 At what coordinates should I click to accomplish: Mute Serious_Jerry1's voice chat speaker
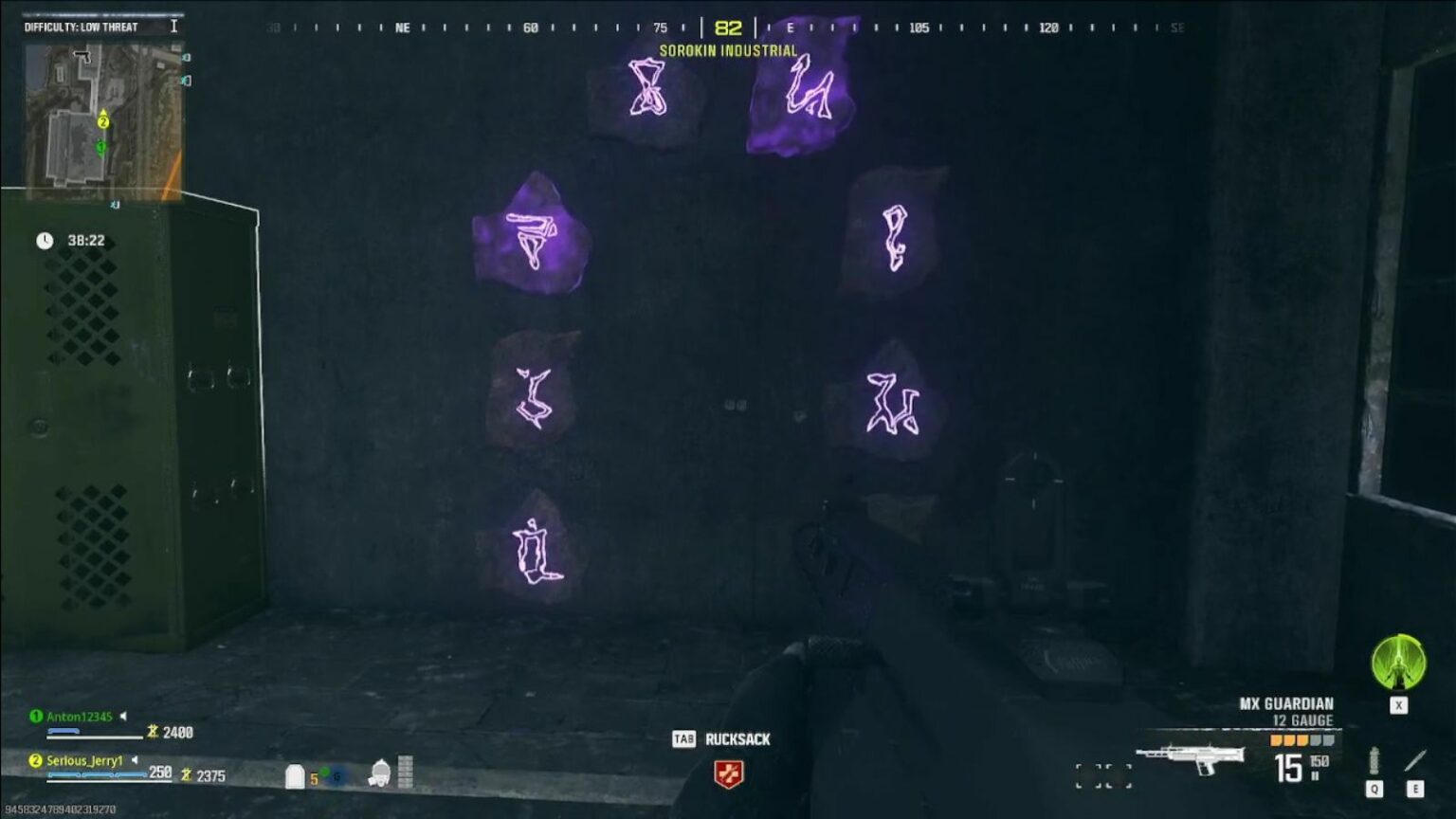[x=135, y=760]
